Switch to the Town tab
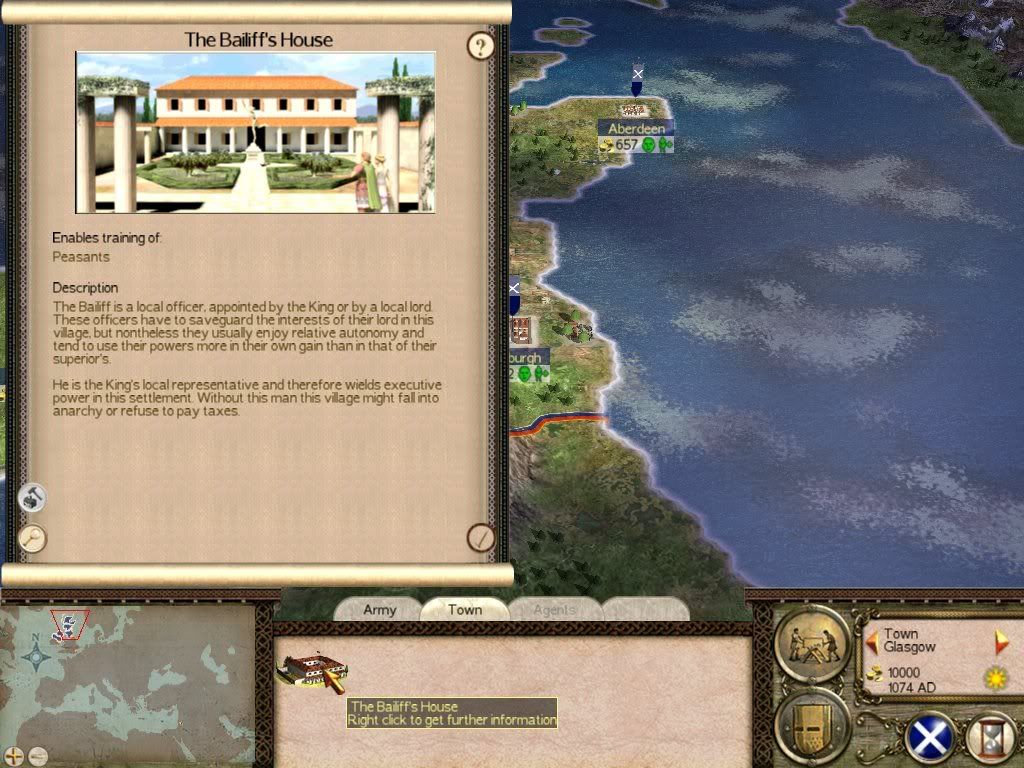This screenshot has width=1024, height=768. [x=465, y=610]
